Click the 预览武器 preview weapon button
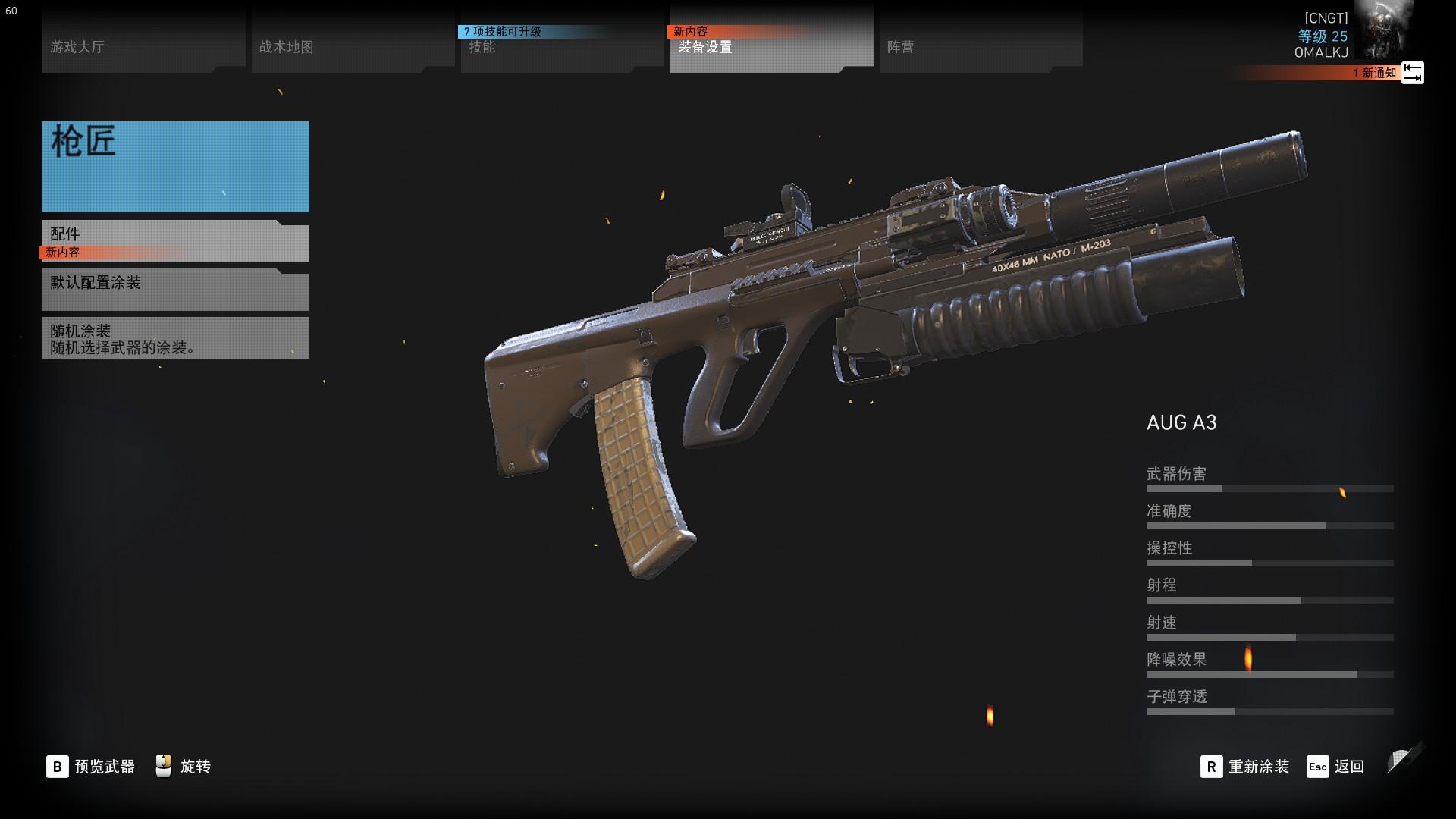Viewport: 1456px width, 819px height. pos(91,767)
